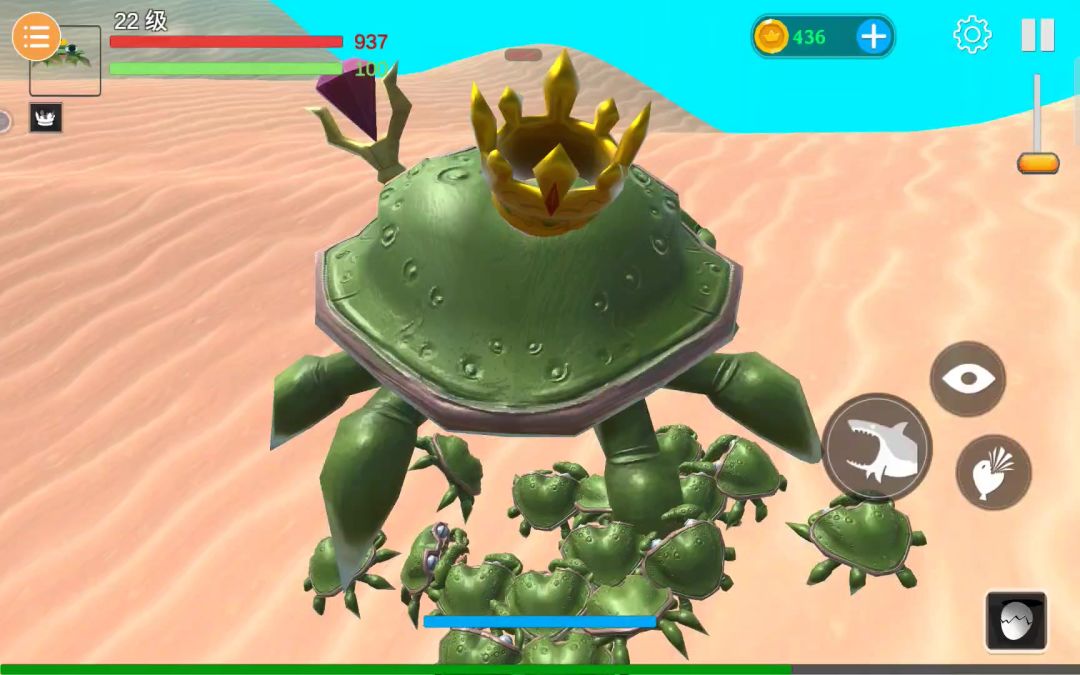Click the orange camera zoom slider handle
1080x675 pixels.
click(1038, 163)
